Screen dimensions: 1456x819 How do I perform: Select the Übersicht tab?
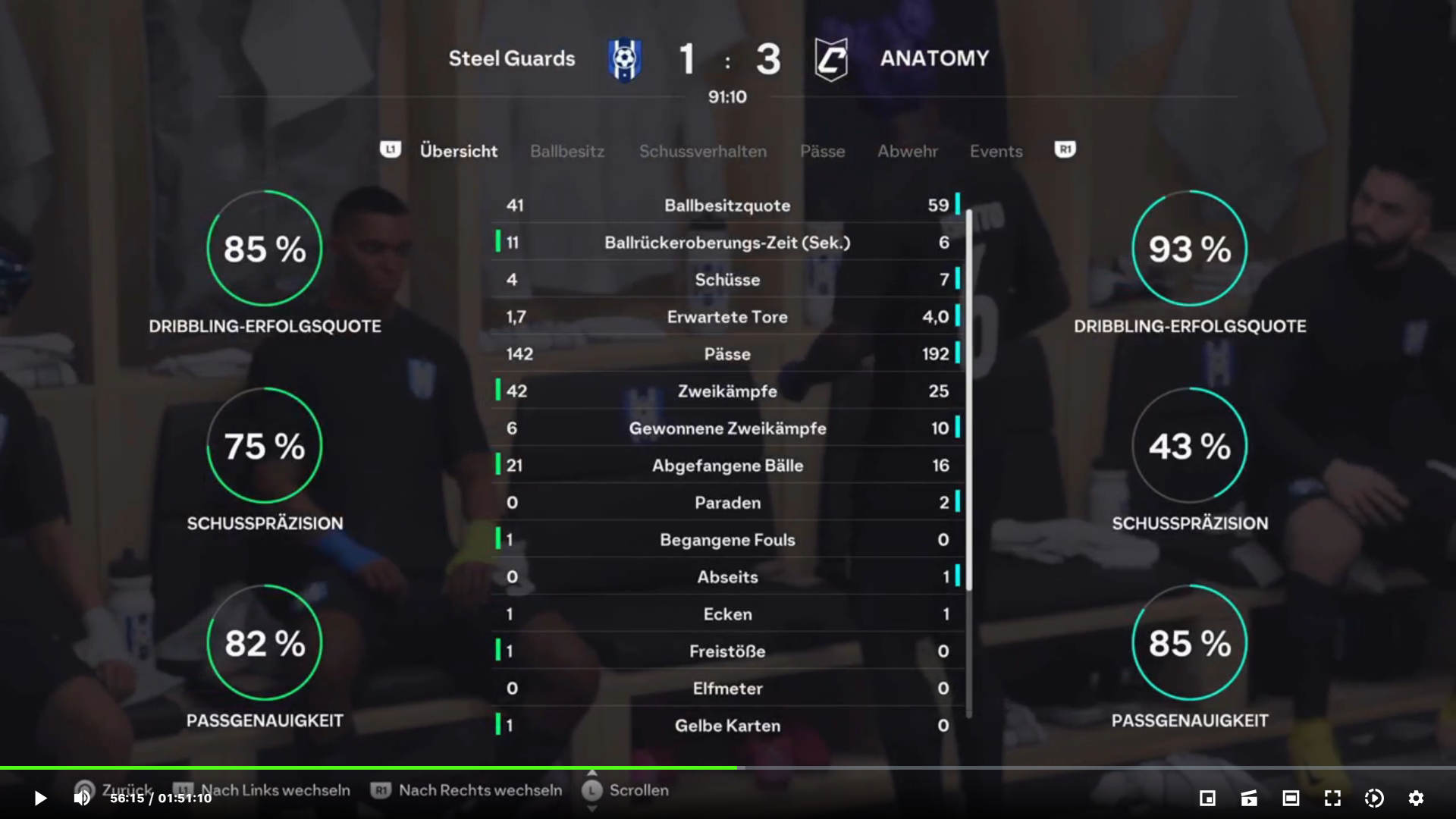pos(458,151)
